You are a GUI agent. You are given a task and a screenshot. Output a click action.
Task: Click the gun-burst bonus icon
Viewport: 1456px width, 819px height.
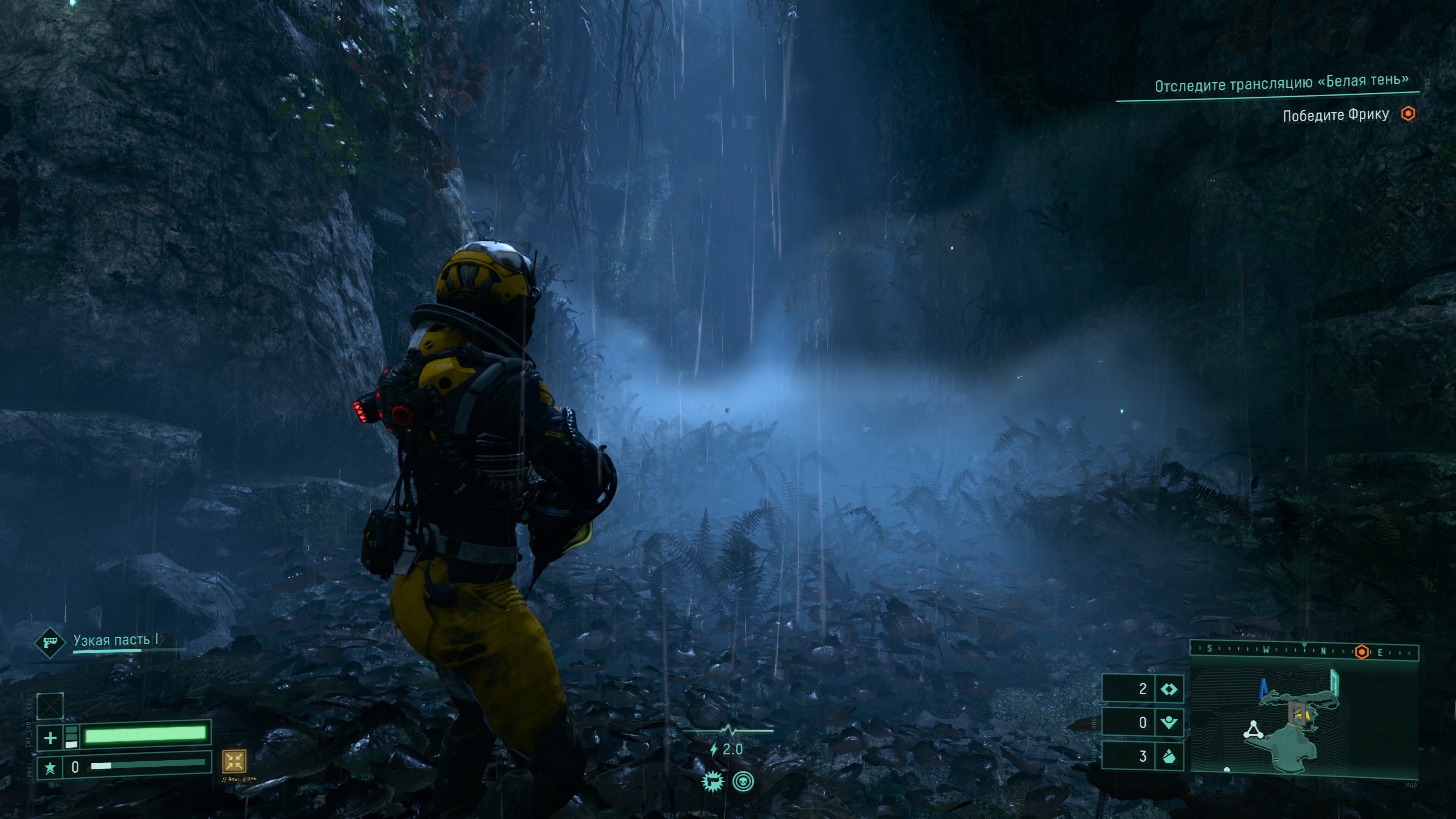[712, 782]
